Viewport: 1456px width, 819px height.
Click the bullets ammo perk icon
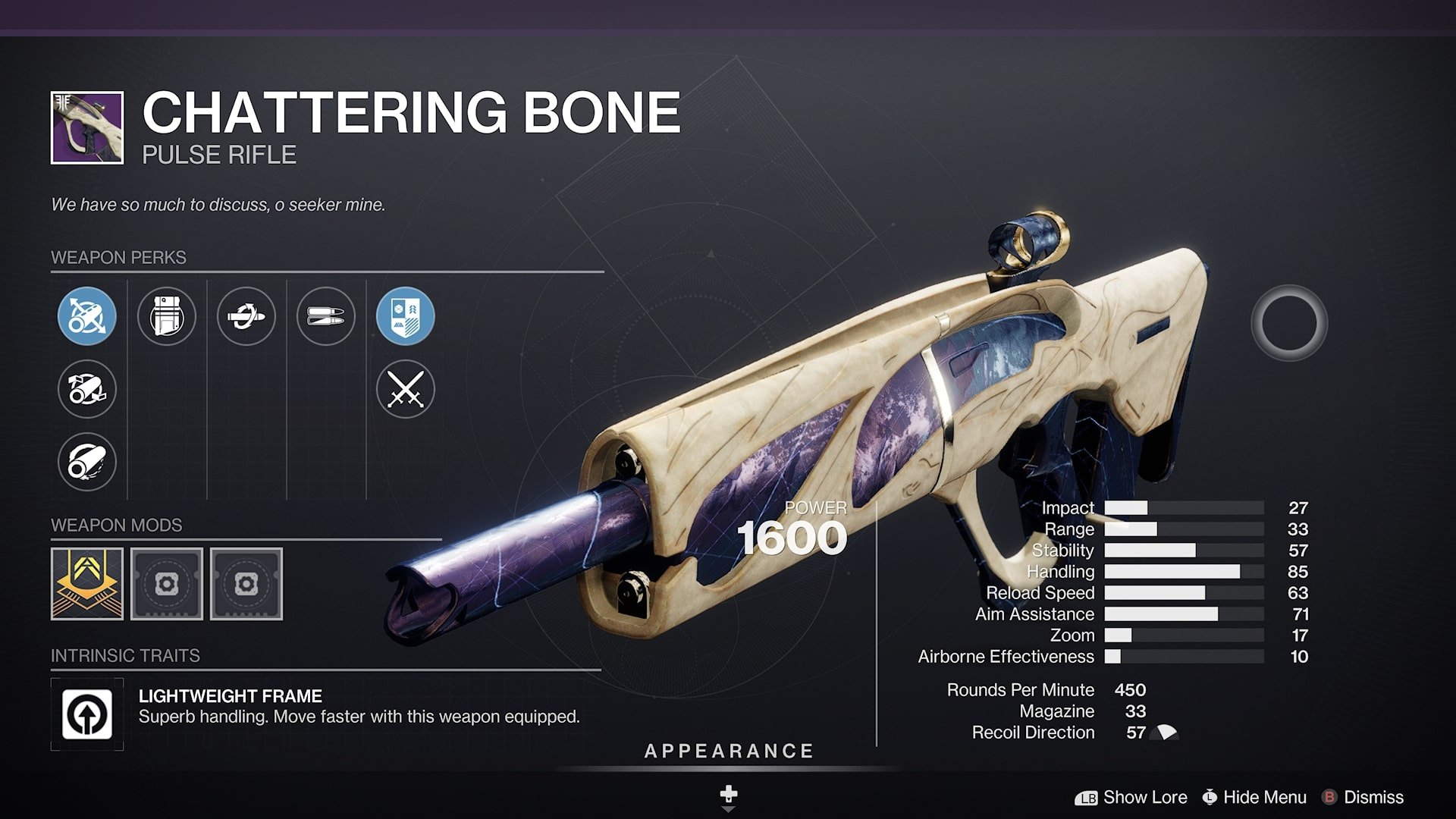coord(327,318)
